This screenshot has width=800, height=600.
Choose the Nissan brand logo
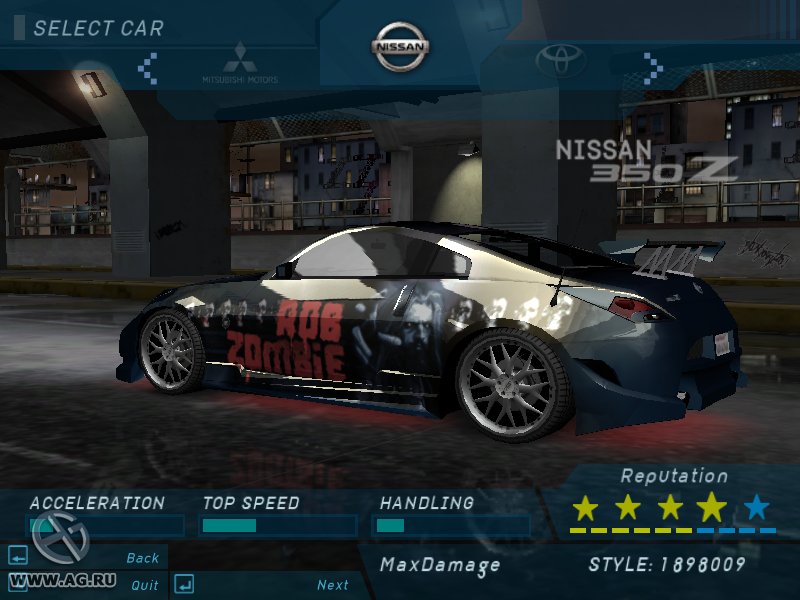click(400, 47)
